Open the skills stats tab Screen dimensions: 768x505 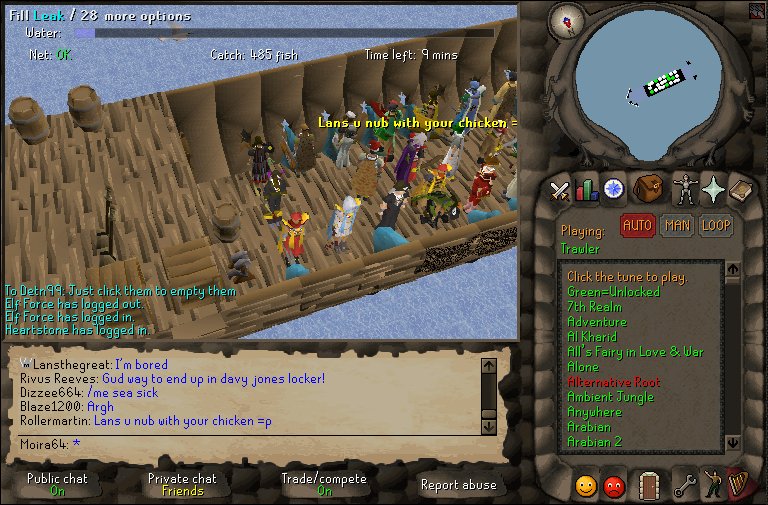tap(586, 189)
